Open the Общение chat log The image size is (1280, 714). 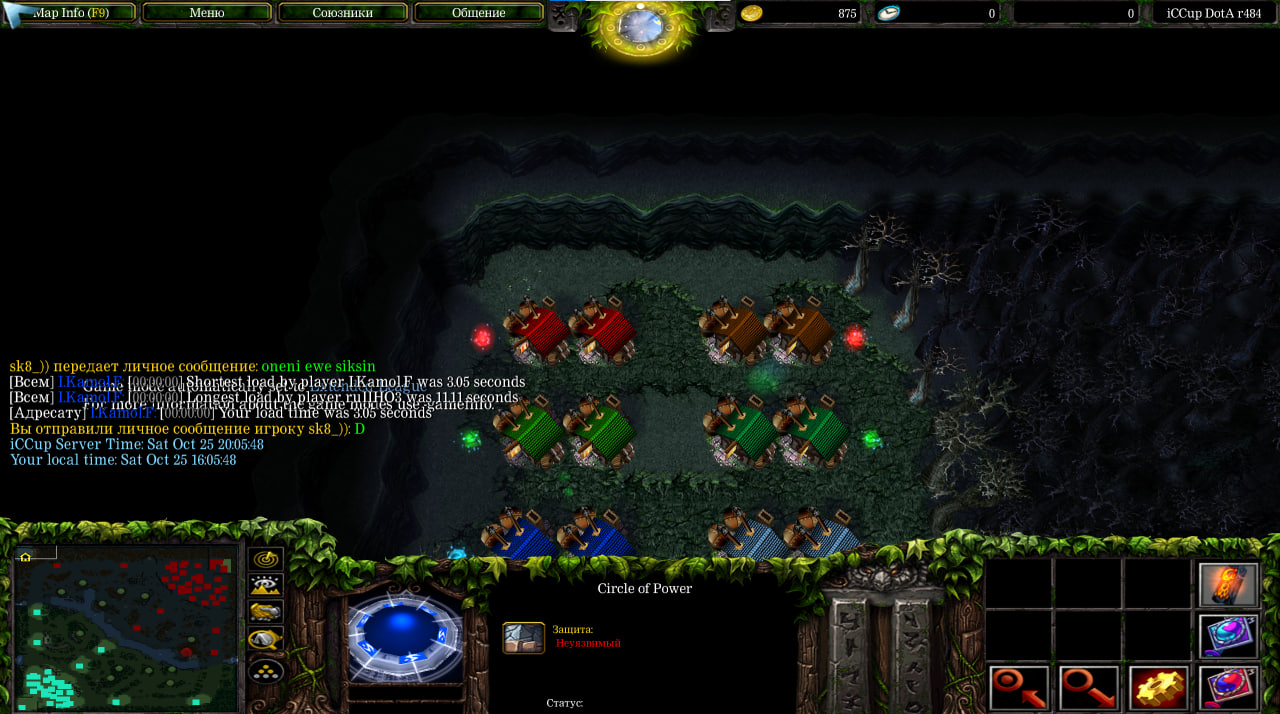pyautogui.click(x=478, y=13)
